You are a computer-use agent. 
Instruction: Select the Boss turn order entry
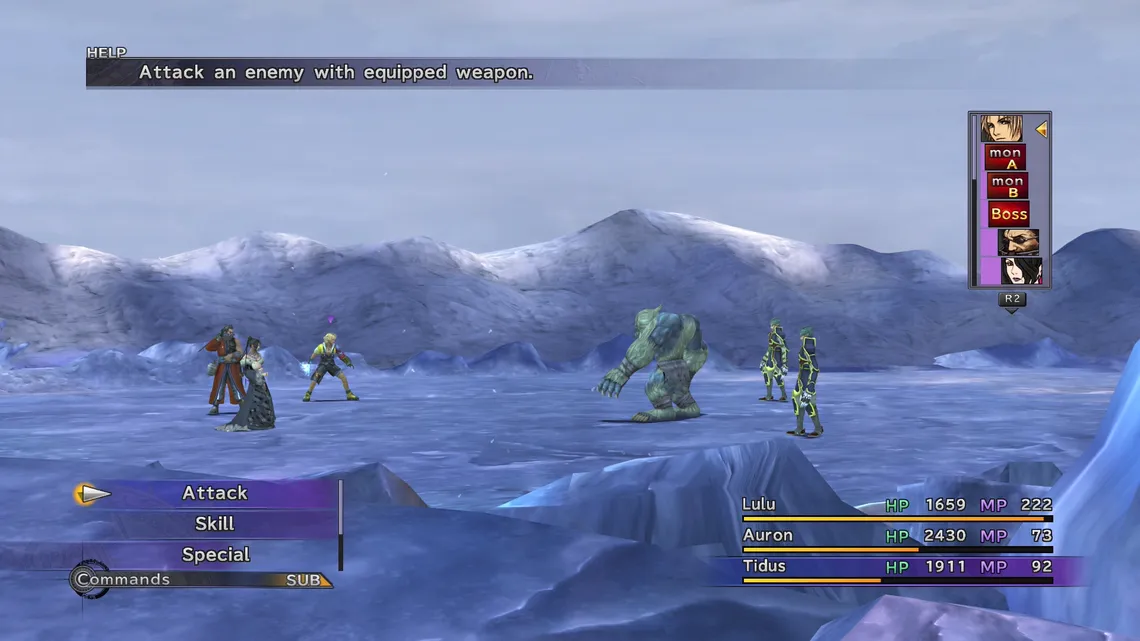pos(1008,214)
